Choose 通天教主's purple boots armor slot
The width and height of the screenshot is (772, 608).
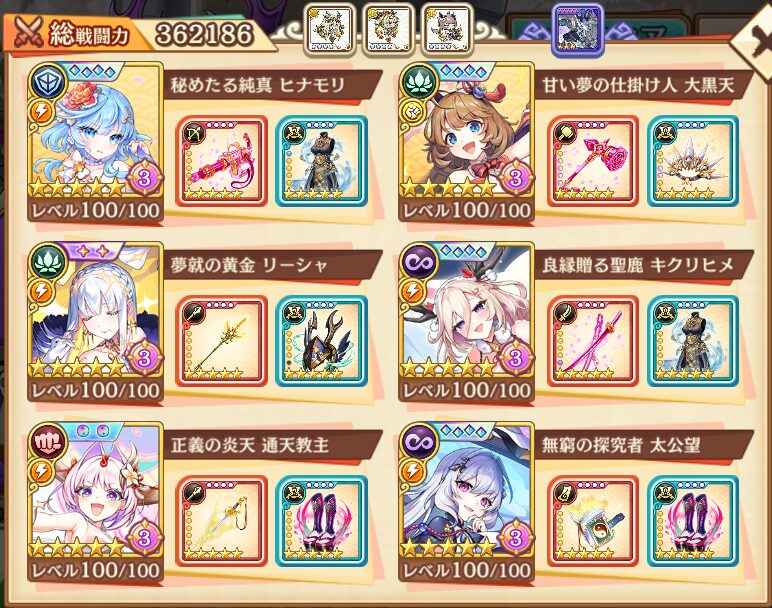321,521
